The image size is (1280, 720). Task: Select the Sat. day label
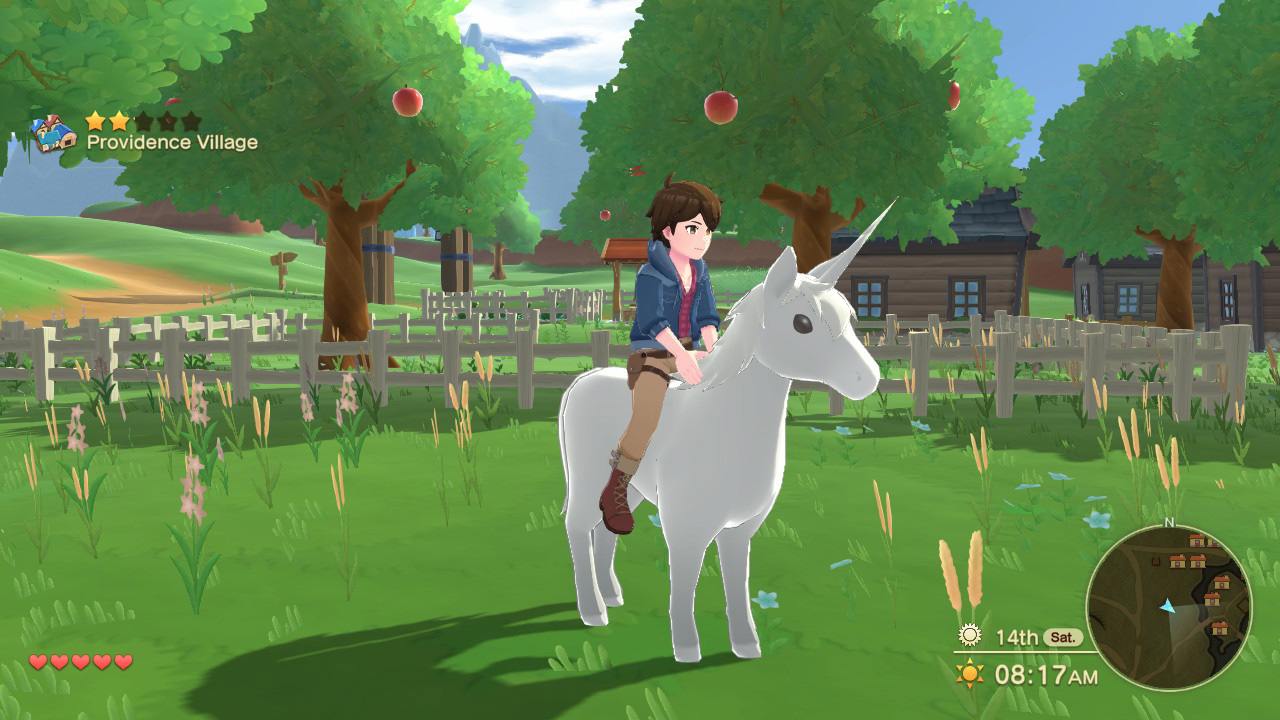coord(1065,637)
